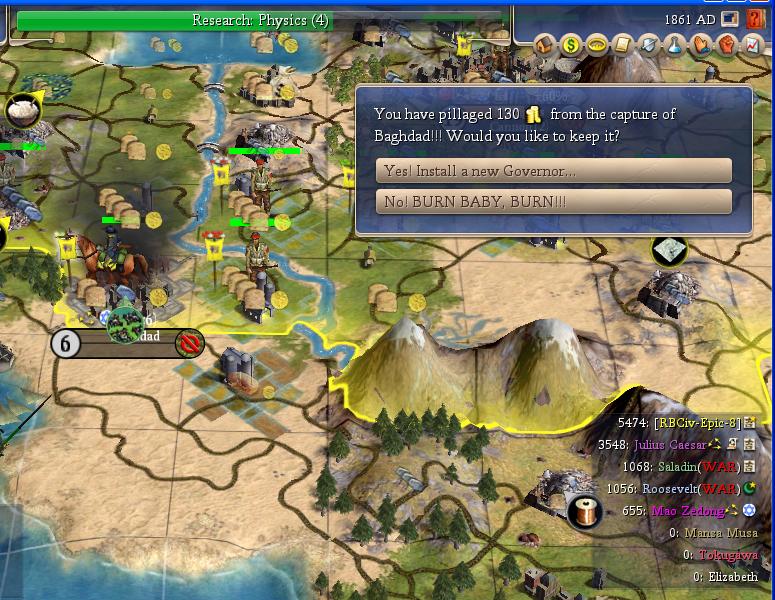Select Julius Caesar in the scoreboard

669,445
